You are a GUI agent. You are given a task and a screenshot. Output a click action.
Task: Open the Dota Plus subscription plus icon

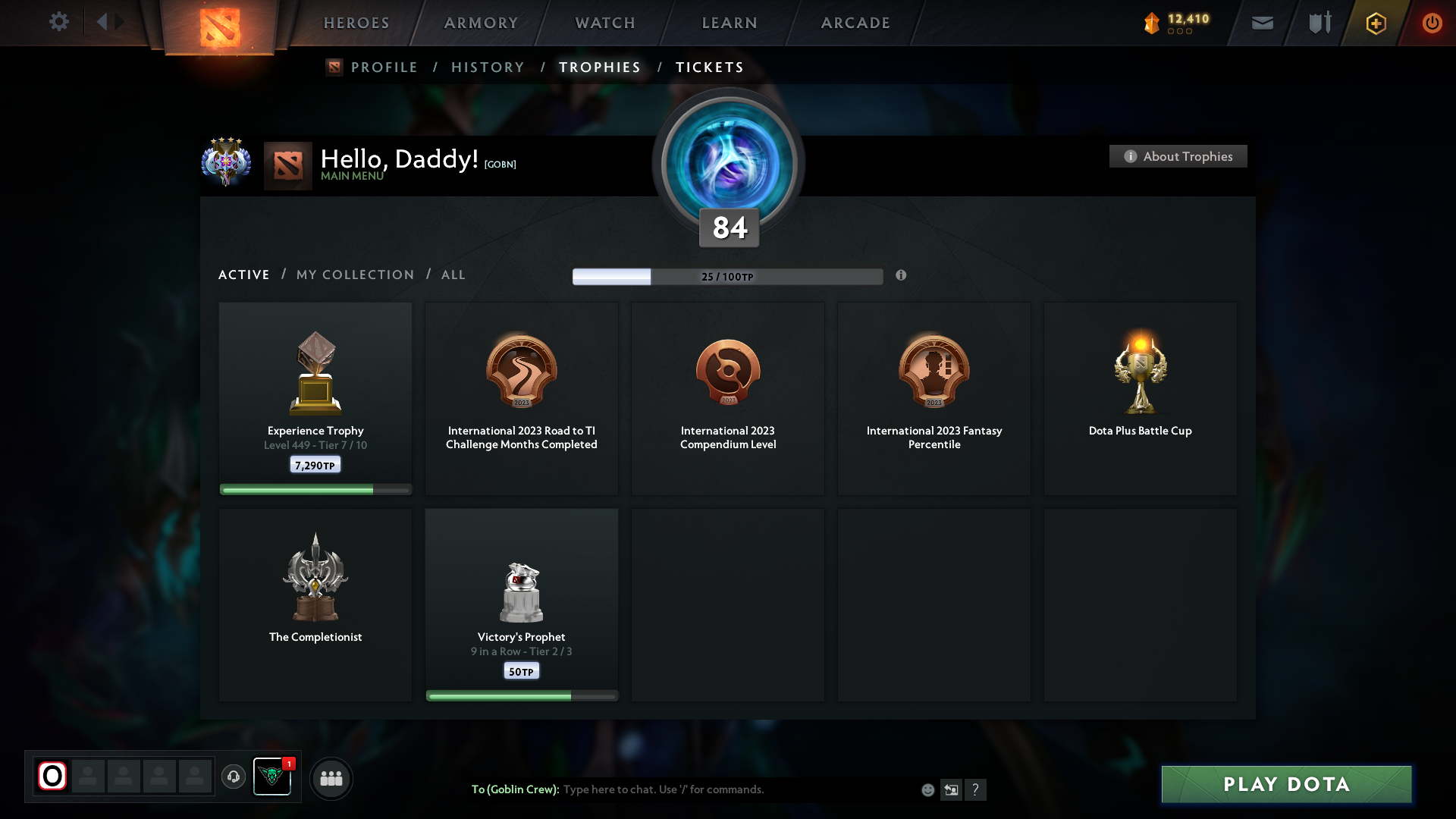(1376, 23)
